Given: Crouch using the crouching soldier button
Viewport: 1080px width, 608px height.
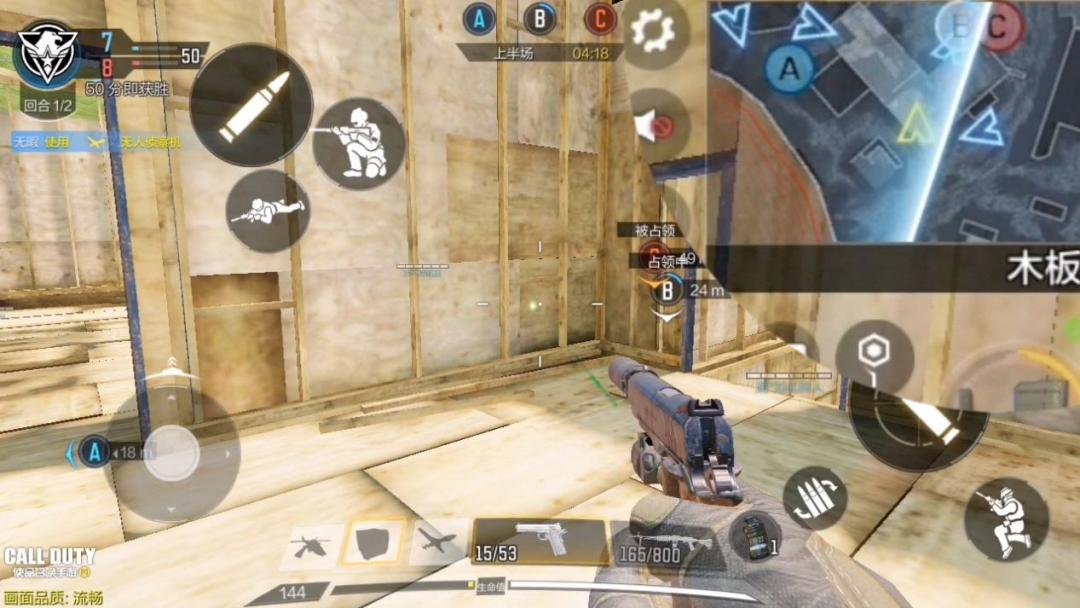Looking at the screenshot, I should pos(1006,519).
